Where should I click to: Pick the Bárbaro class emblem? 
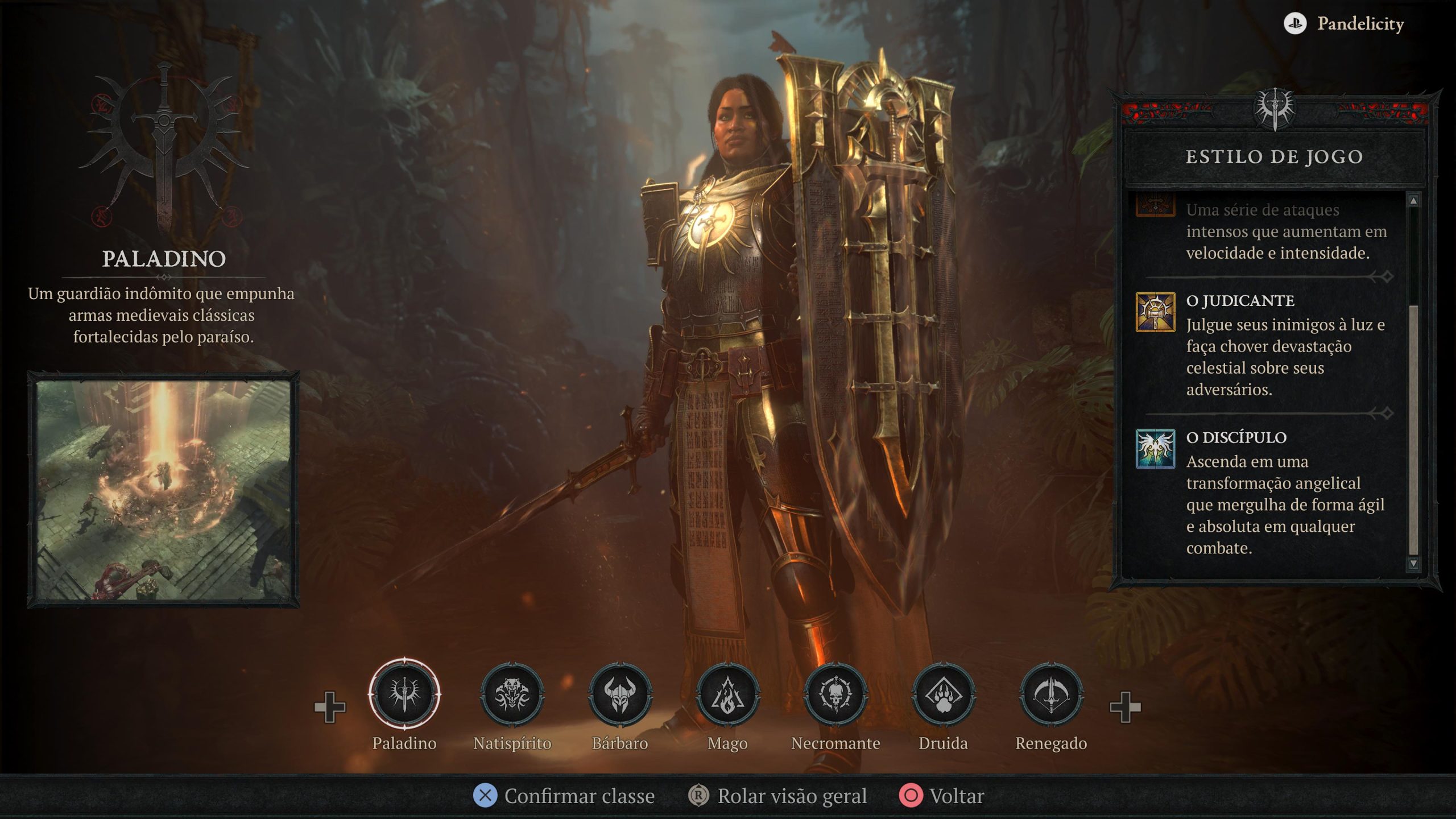click(x=620, y=694)
